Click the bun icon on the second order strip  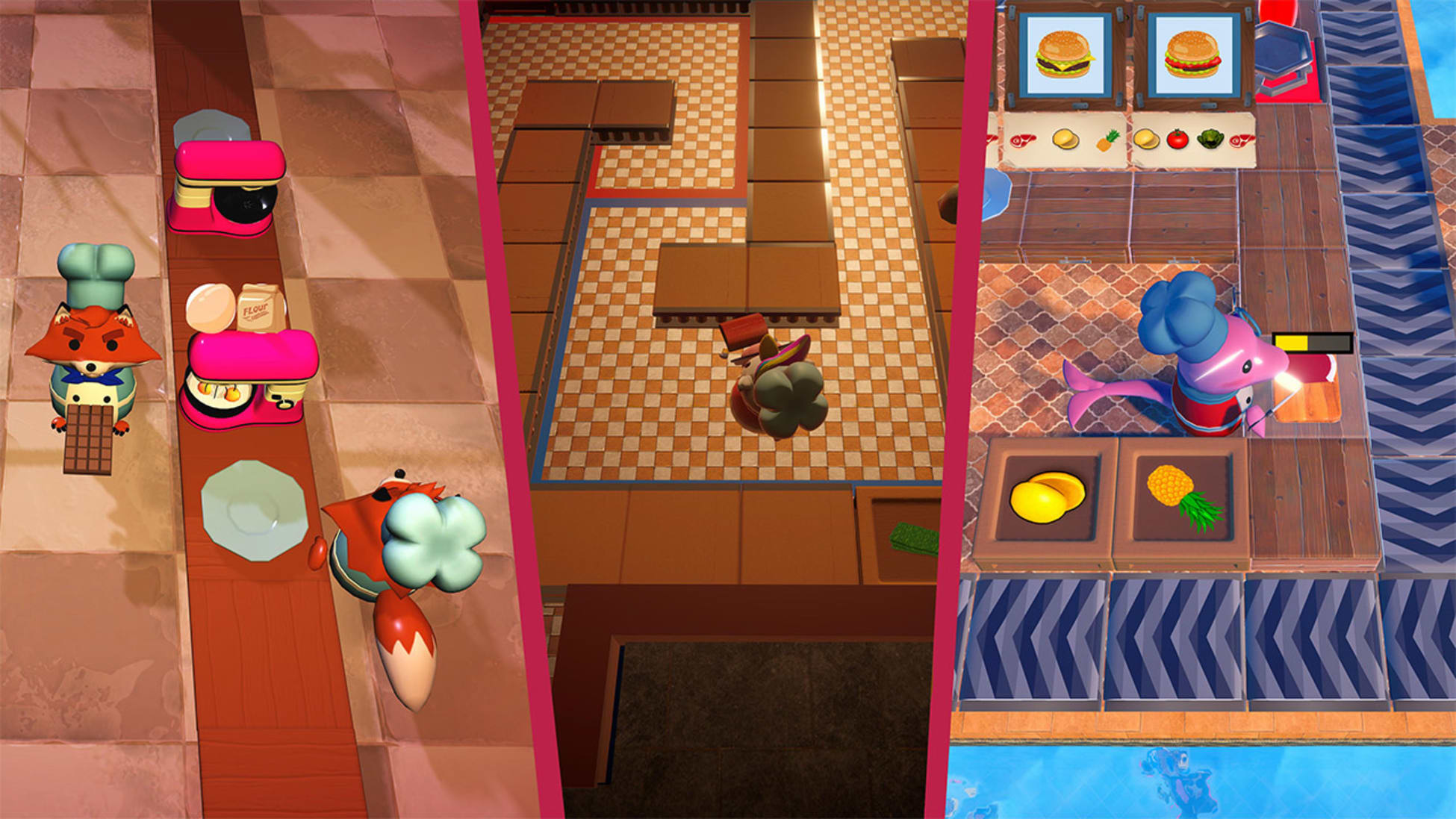click(x=1145, y=140)
